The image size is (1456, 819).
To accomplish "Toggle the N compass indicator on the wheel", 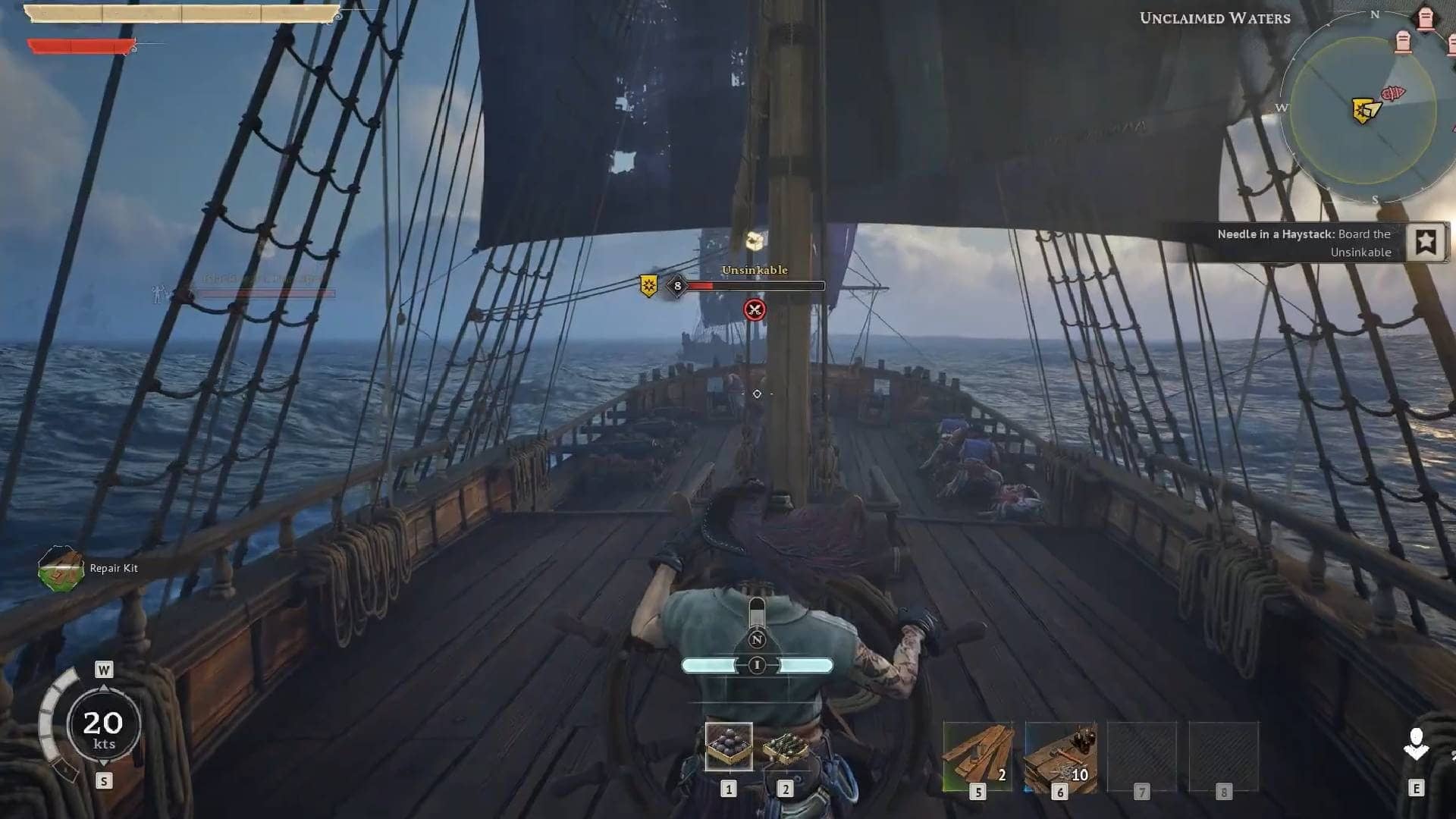I will click(x=755, y=639).
